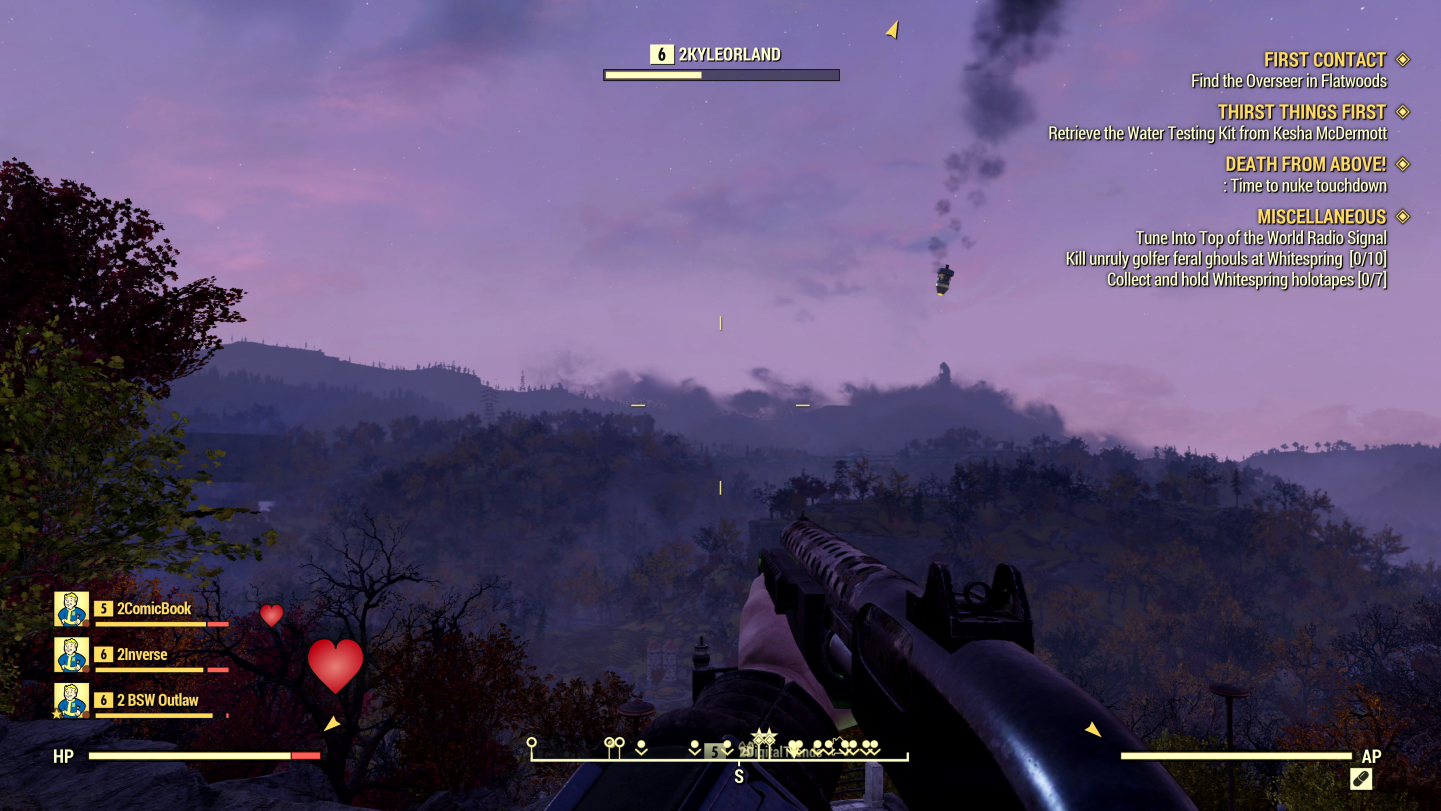The width and height of the screenshot is (1441, 811).
Task: Click the 2KYLEORLAND player nameplate
Action: [x=729, y=55]
